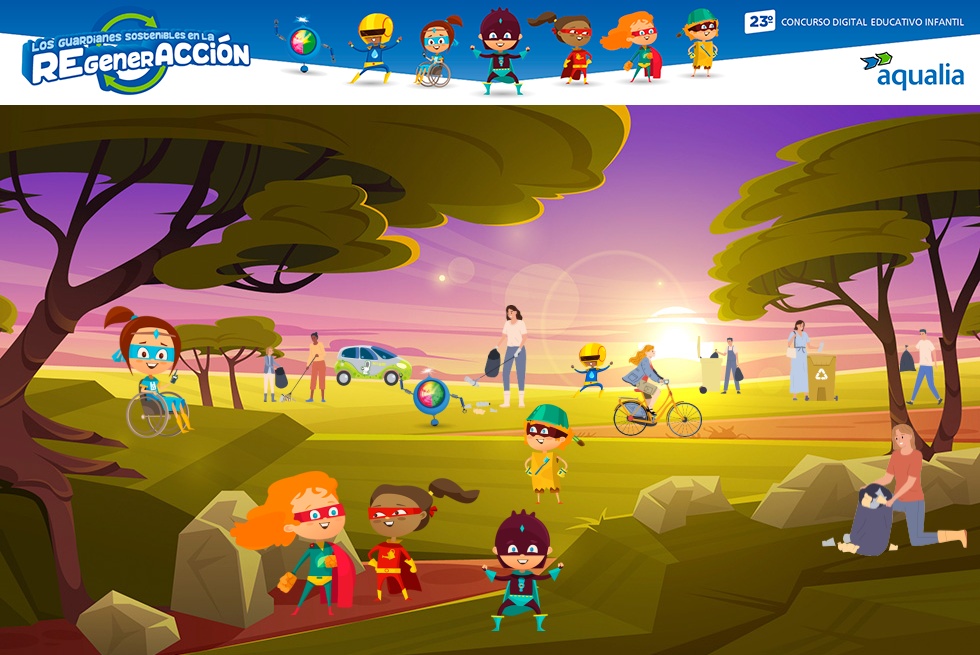Select the wheelchair hero in the header
The width and height of the screenshot is (980, 655).
[434, 55]
